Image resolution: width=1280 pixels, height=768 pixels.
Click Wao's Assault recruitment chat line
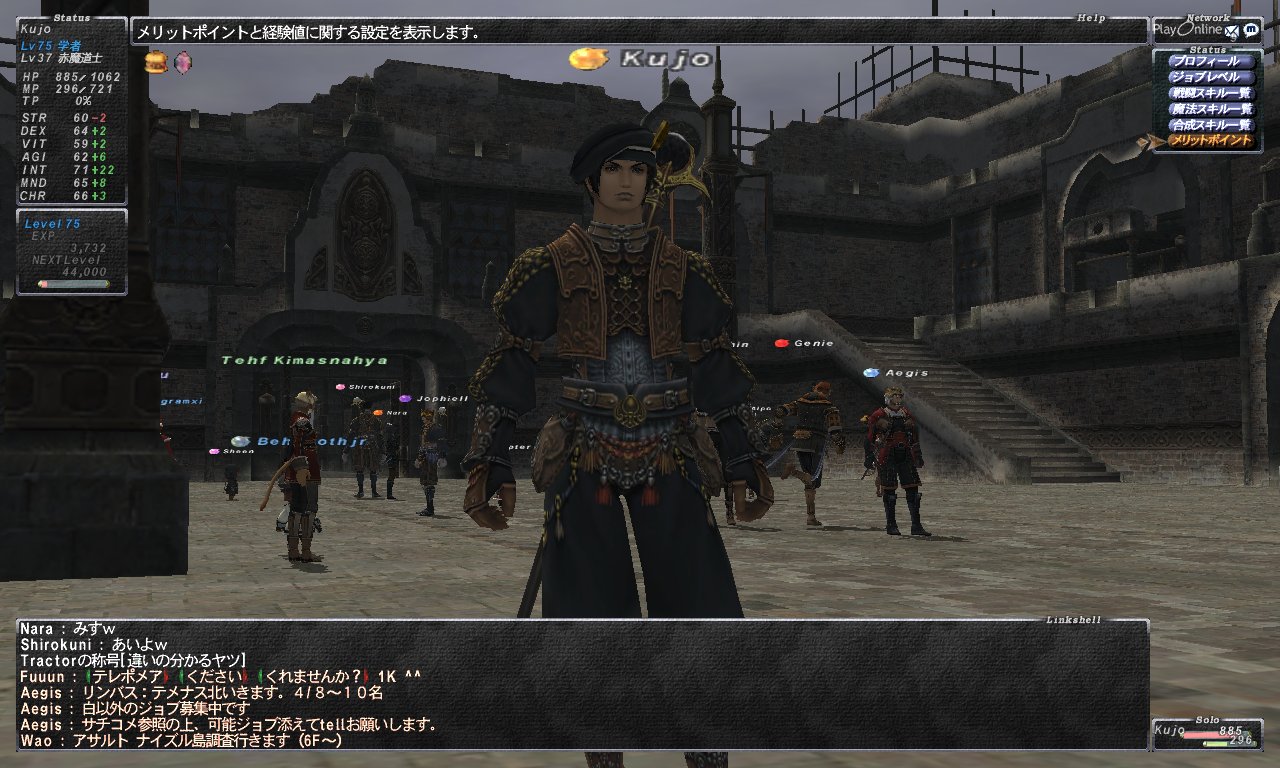[x=200, y=741]
